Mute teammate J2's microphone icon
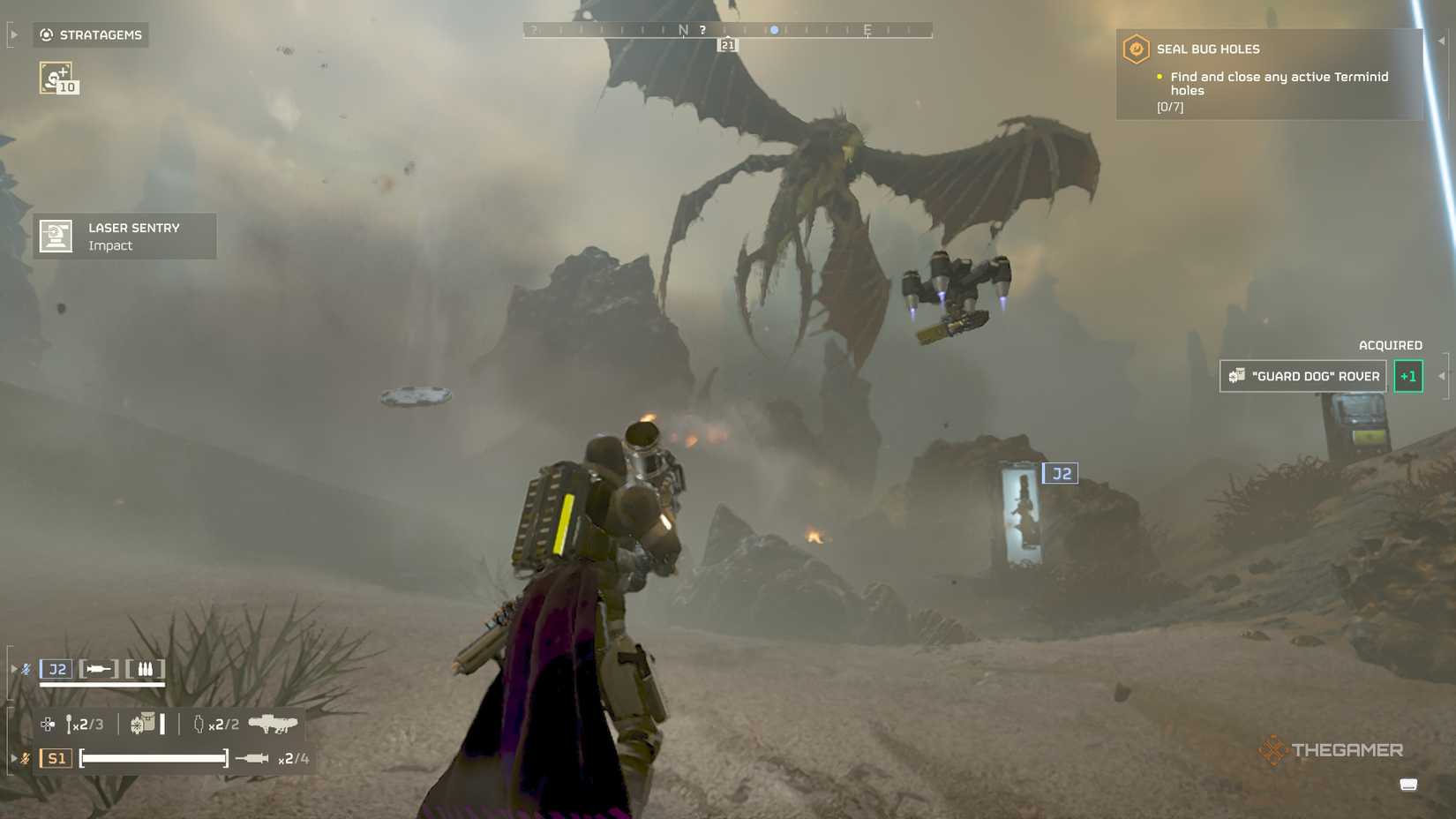This screenshot has width=1456, height=819. click(x=24, y=668)
